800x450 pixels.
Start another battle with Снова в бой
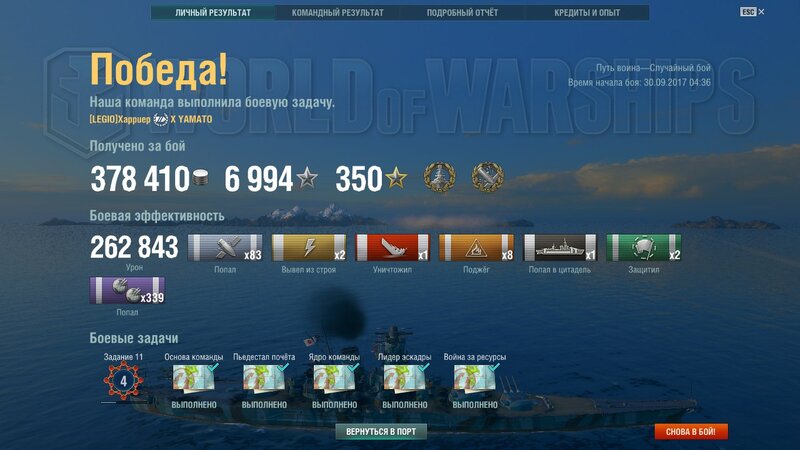coord(691,432)
